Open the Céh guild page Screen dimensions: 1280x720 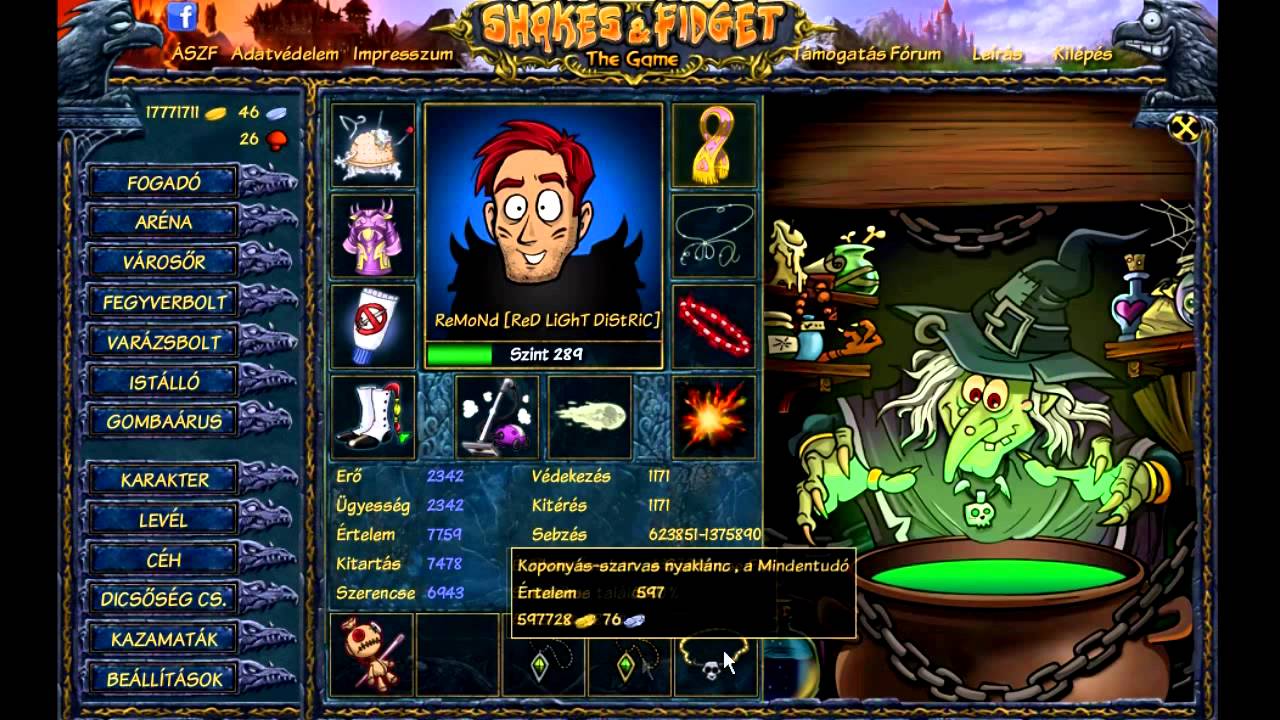coord(164,560)
